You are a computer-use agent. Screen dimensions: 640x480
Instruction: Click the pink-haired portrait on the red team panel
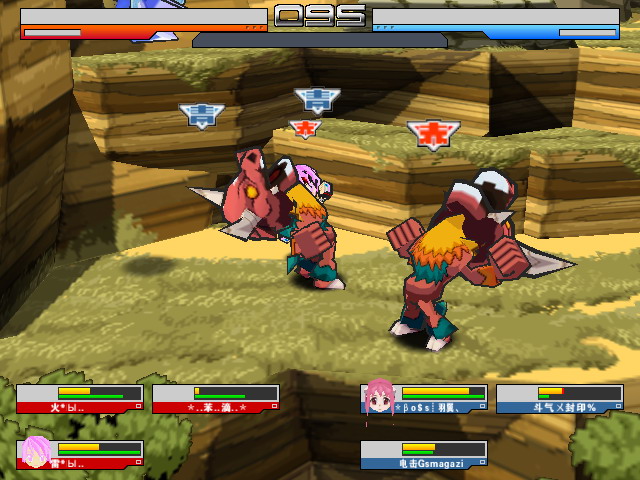[x=35, y=453]
